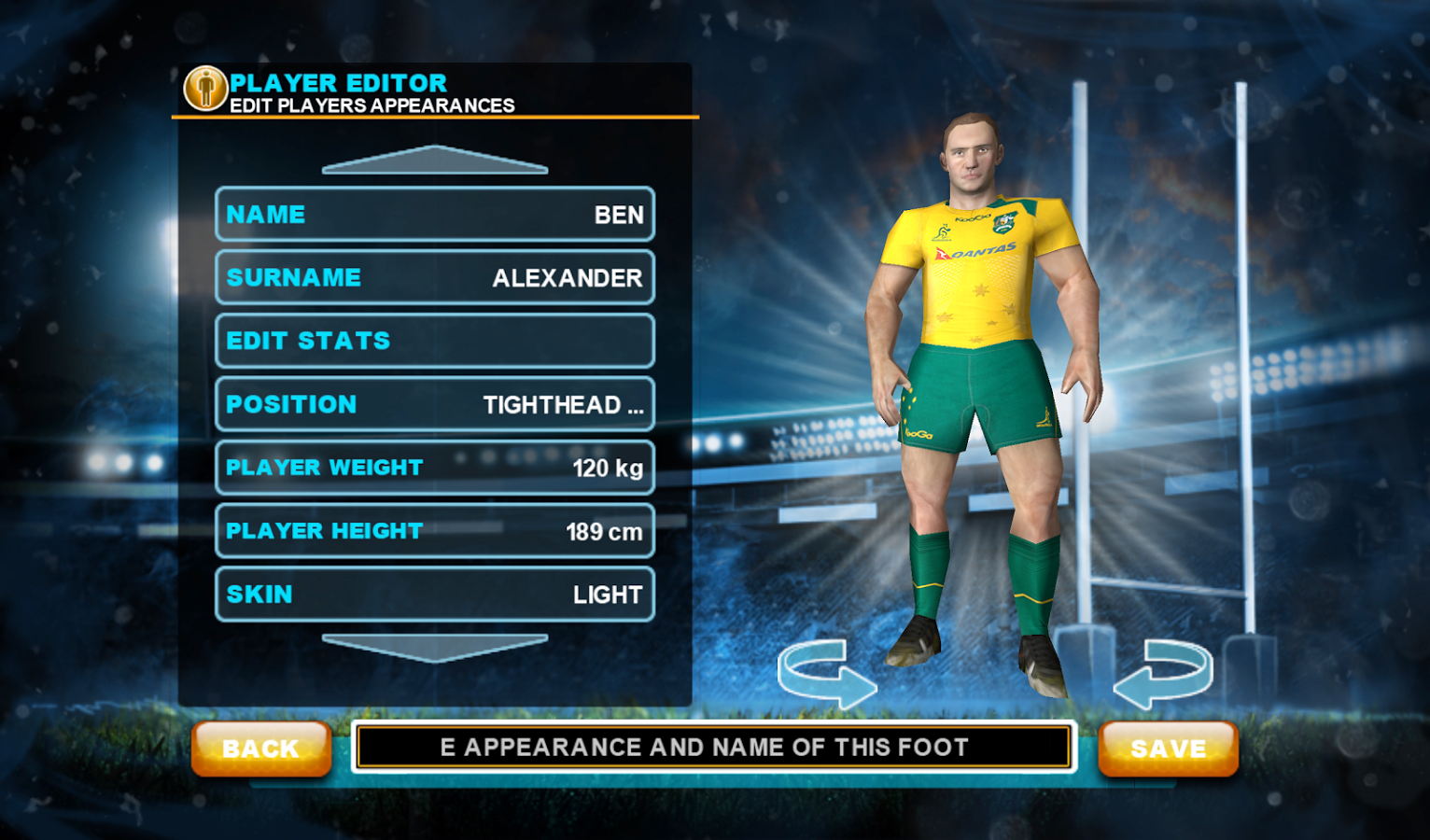The width and height of the screenshot is (1430, 840).
Task: Select the POSITION row
Action: [x=435, y=404]
